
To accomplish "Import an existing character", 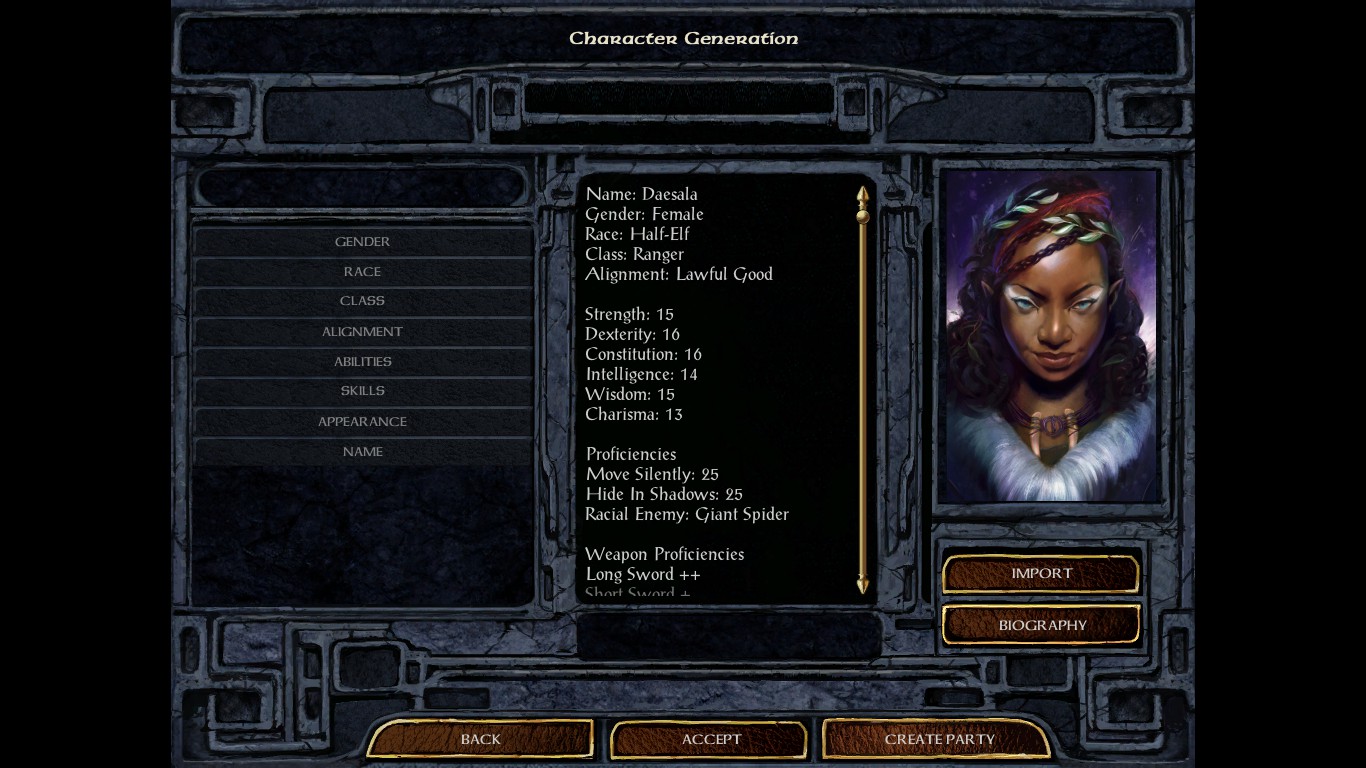I will click(1041, 574).
